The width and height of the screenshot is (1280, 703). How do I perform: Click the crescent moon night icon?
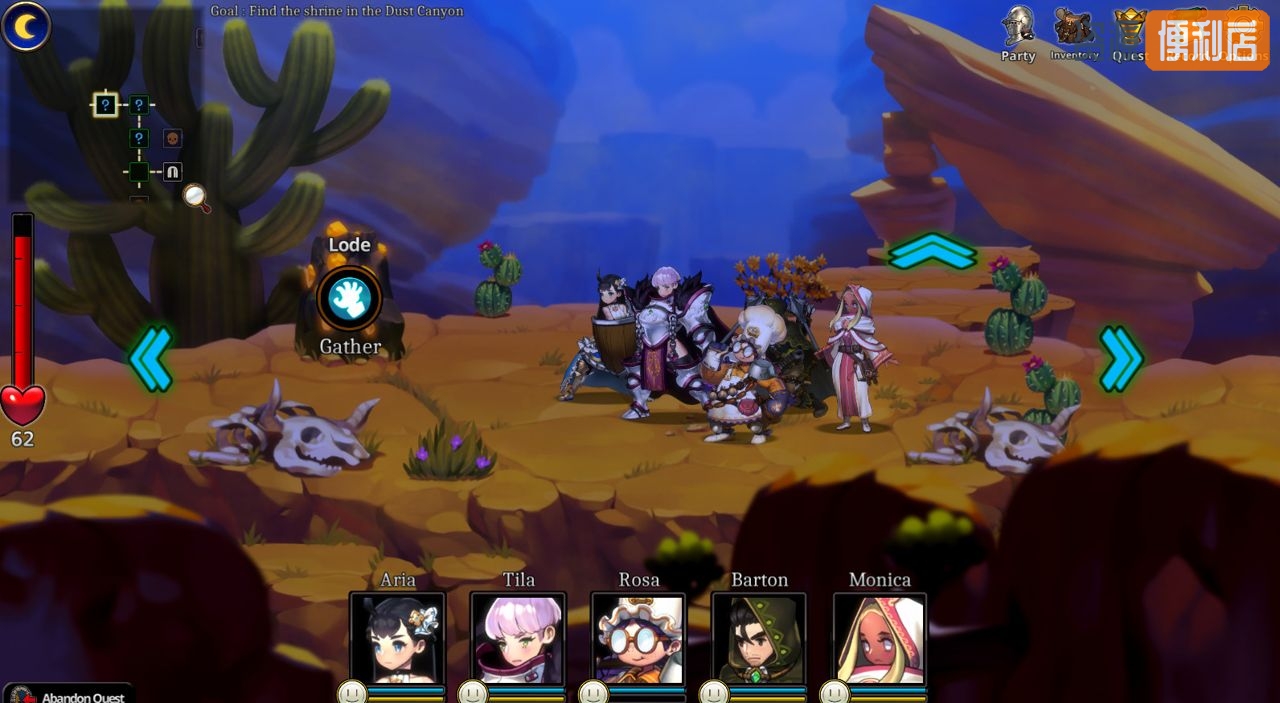pyautogui.click(x=26, y=26)
